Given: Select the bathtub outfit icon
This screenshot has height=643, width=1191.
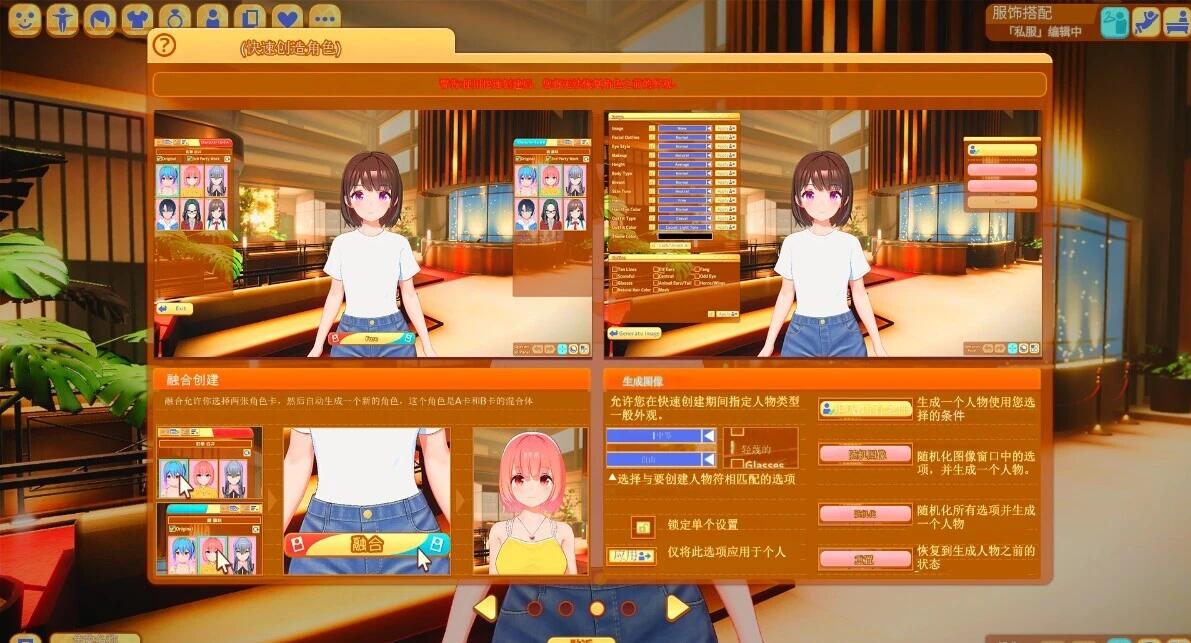Looking at the screenshot, I should [x=1177, y=22].
